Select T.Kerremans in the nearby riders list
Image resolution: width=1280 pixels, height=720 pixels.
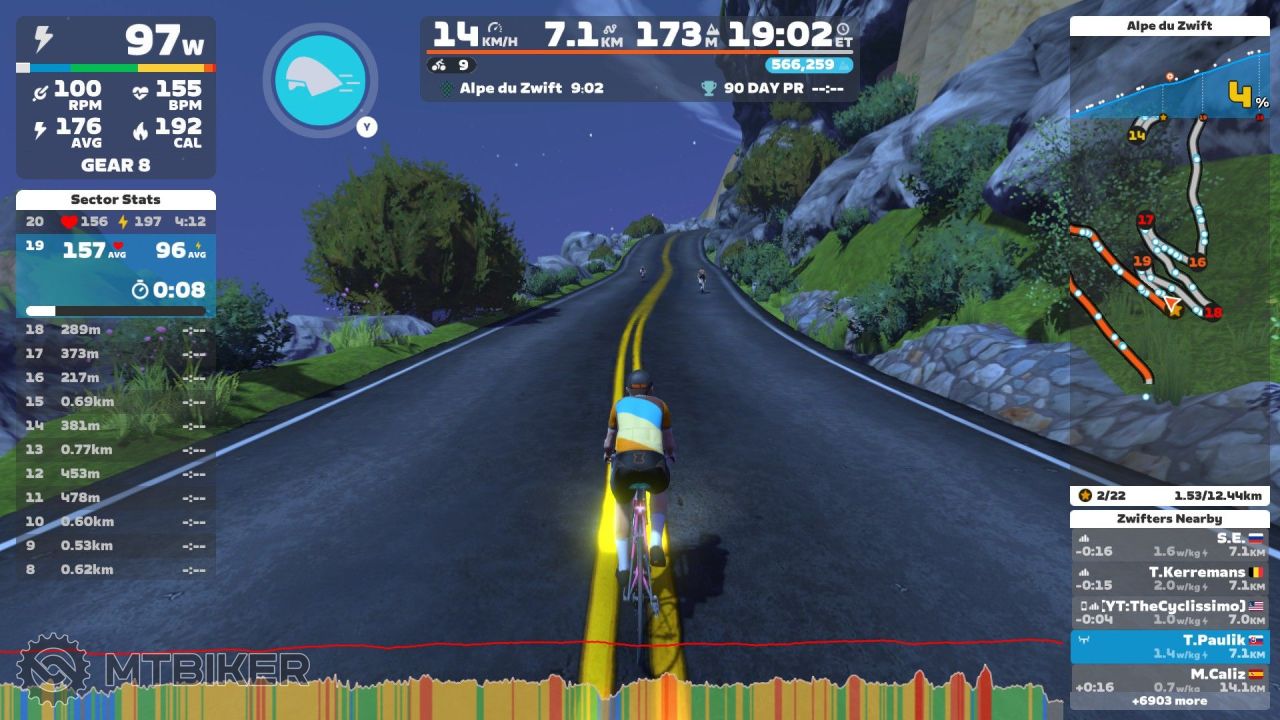coord(1169,578)
